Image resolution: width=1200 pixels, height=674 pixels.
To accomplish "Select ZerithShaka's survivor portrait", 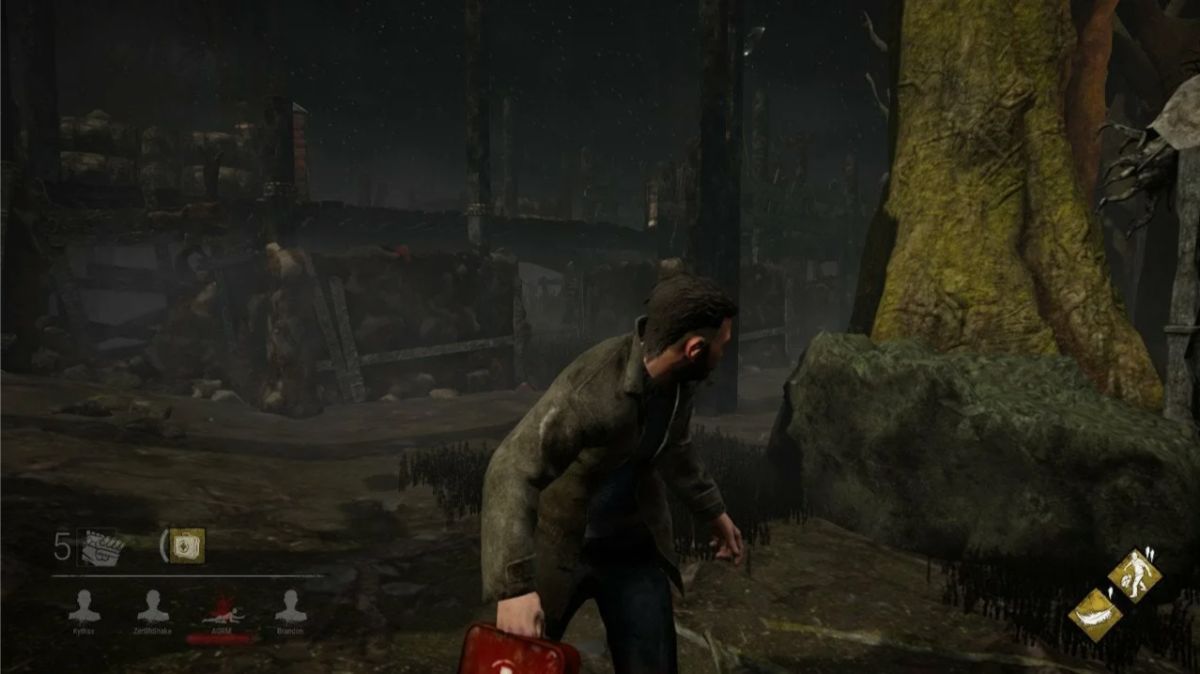I will pyautogui.click(x=153, y=606).
